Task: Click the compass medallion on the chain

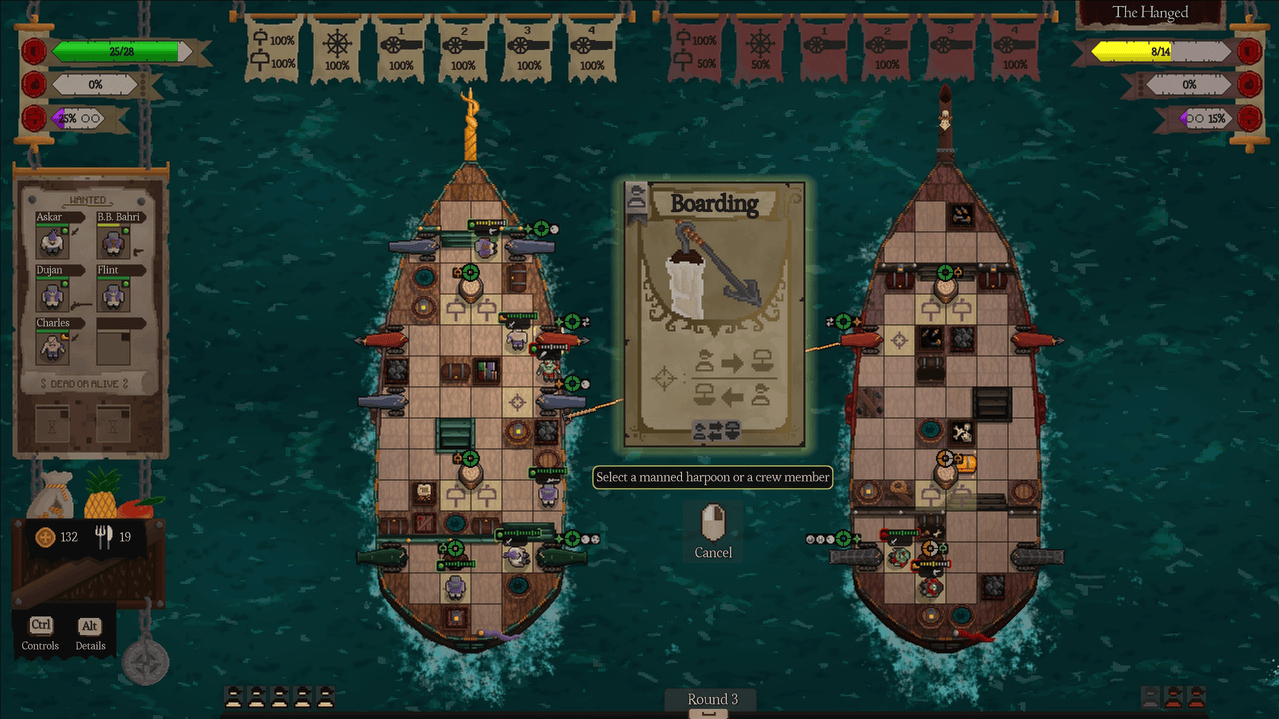Action: tap(145, 661)
